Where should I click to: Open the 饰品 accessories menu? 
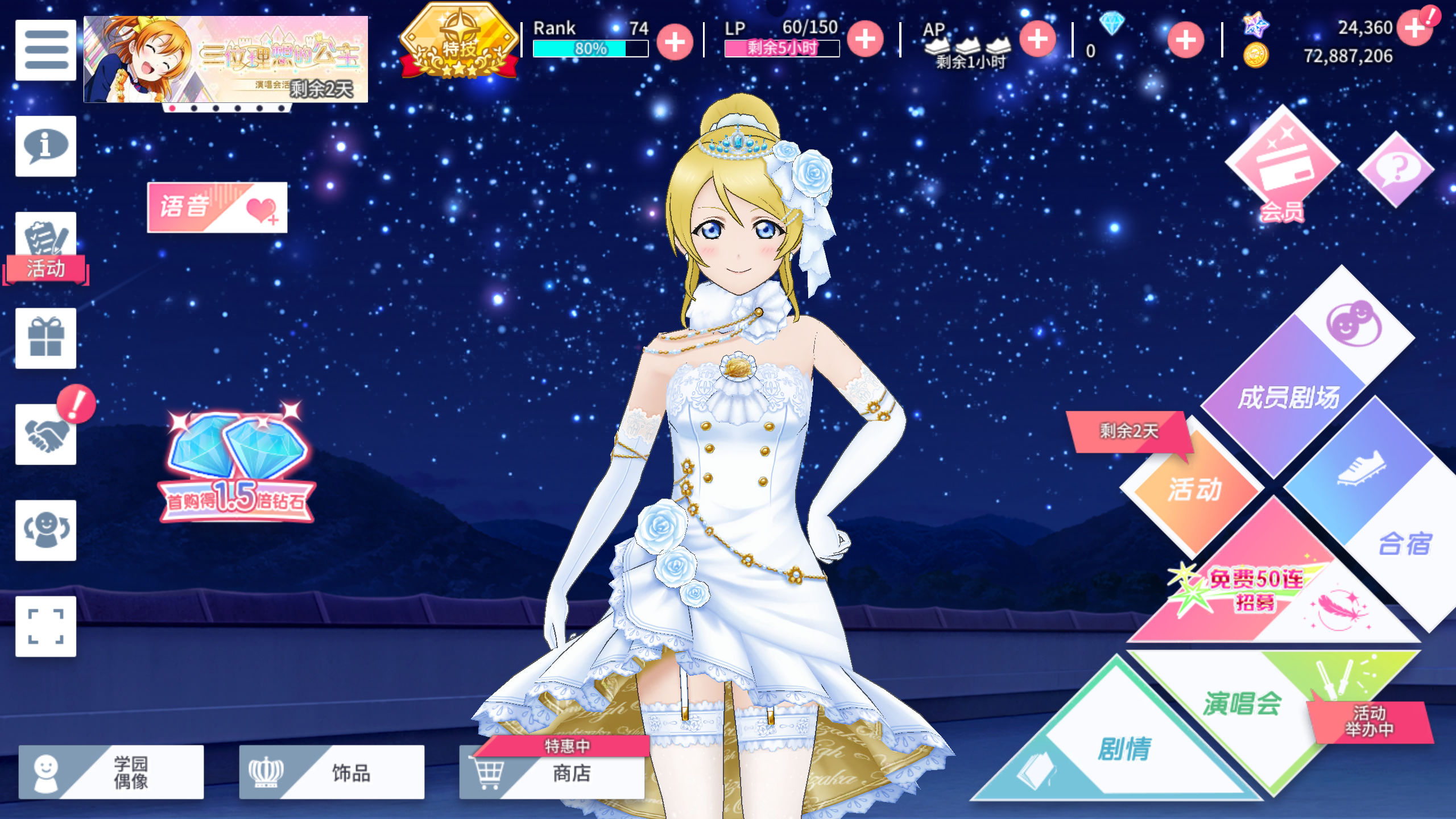332,772
